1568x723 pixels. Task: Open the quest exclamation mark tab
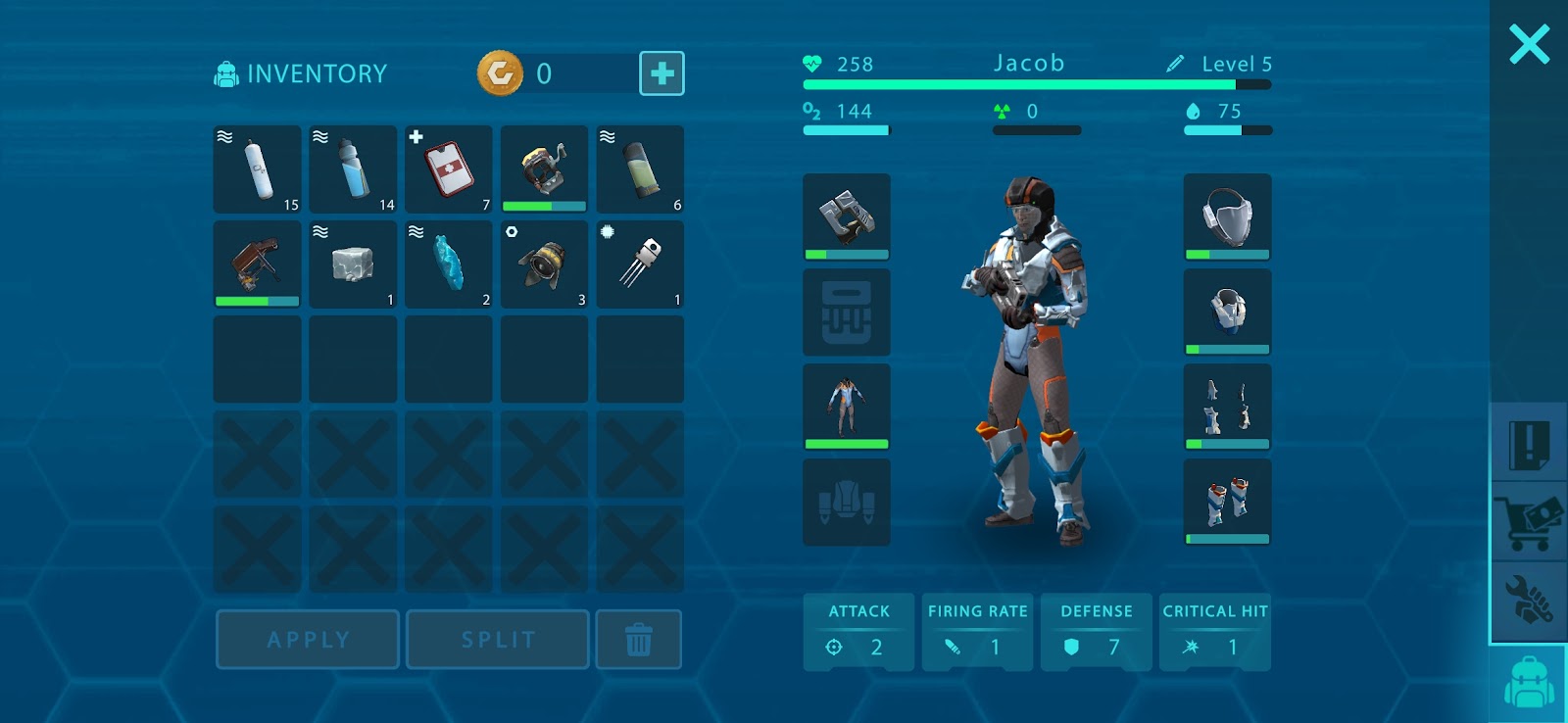(1529, 445)
